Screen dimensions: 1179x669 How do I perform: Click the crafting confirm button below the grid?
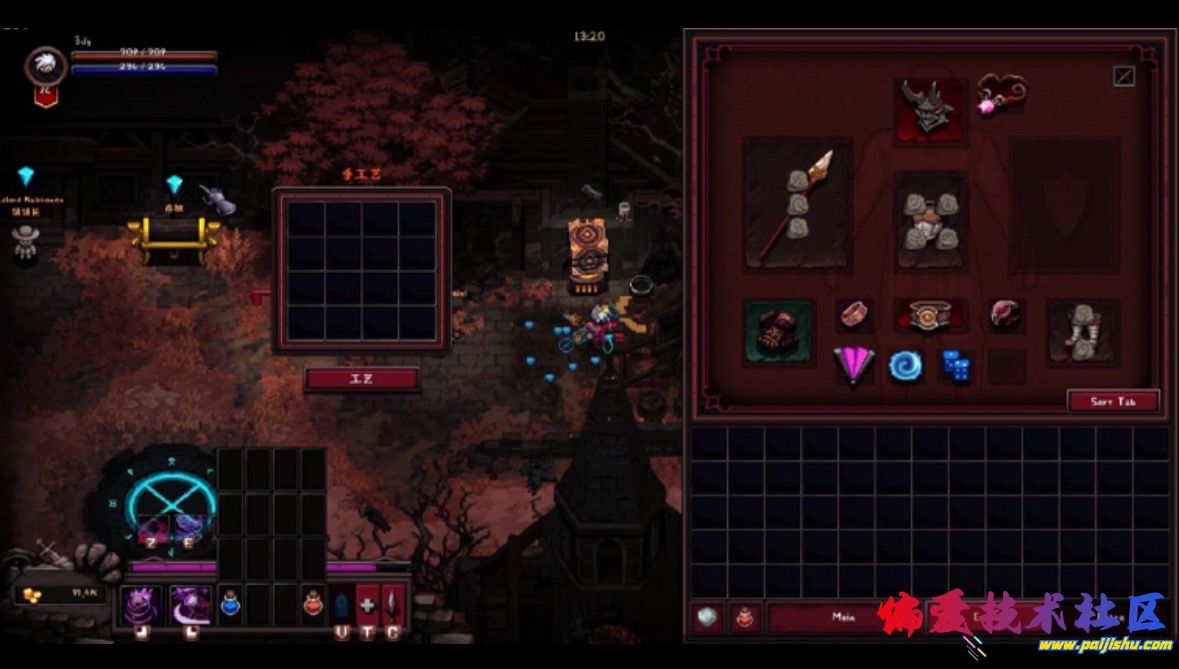click(361, 379)
